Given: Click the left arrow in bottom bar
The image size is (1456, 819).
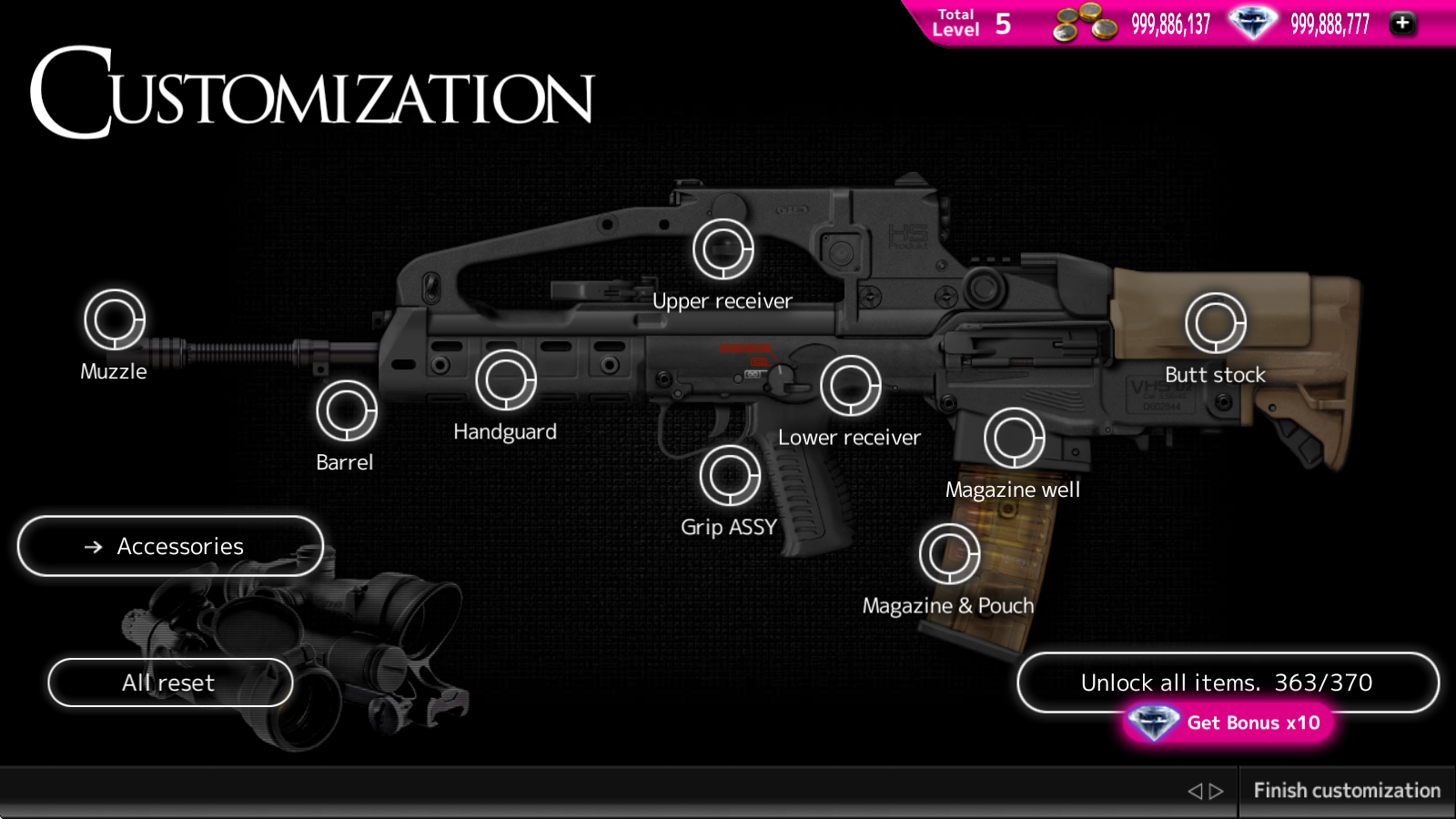Looking at the screenshot, I should pos(1195,792).
